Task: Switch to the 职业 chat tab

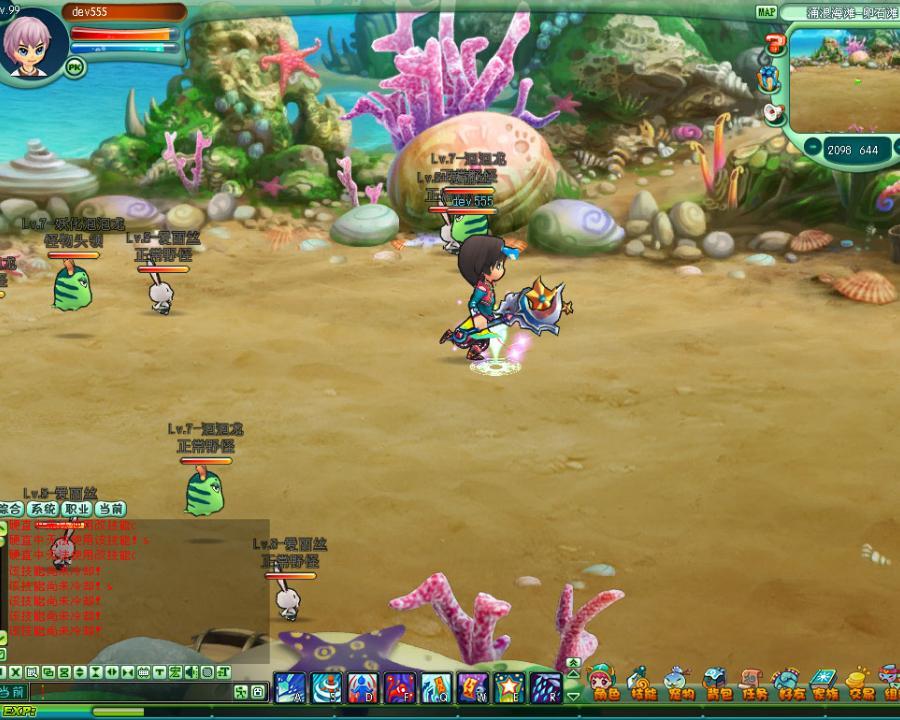Action: 77,509
